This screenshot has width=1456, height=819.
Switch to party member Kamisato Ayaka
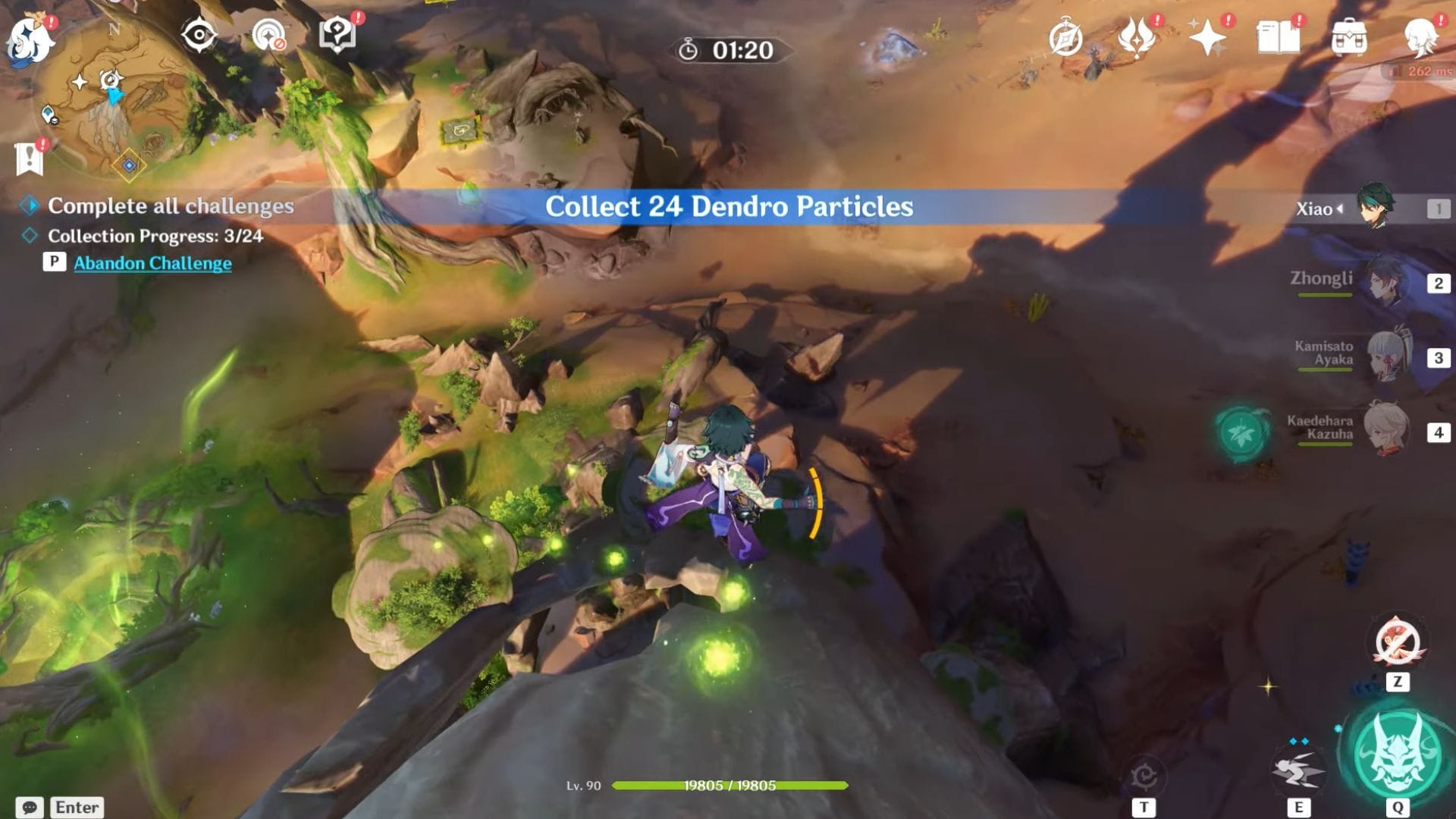click(1386, 356)
